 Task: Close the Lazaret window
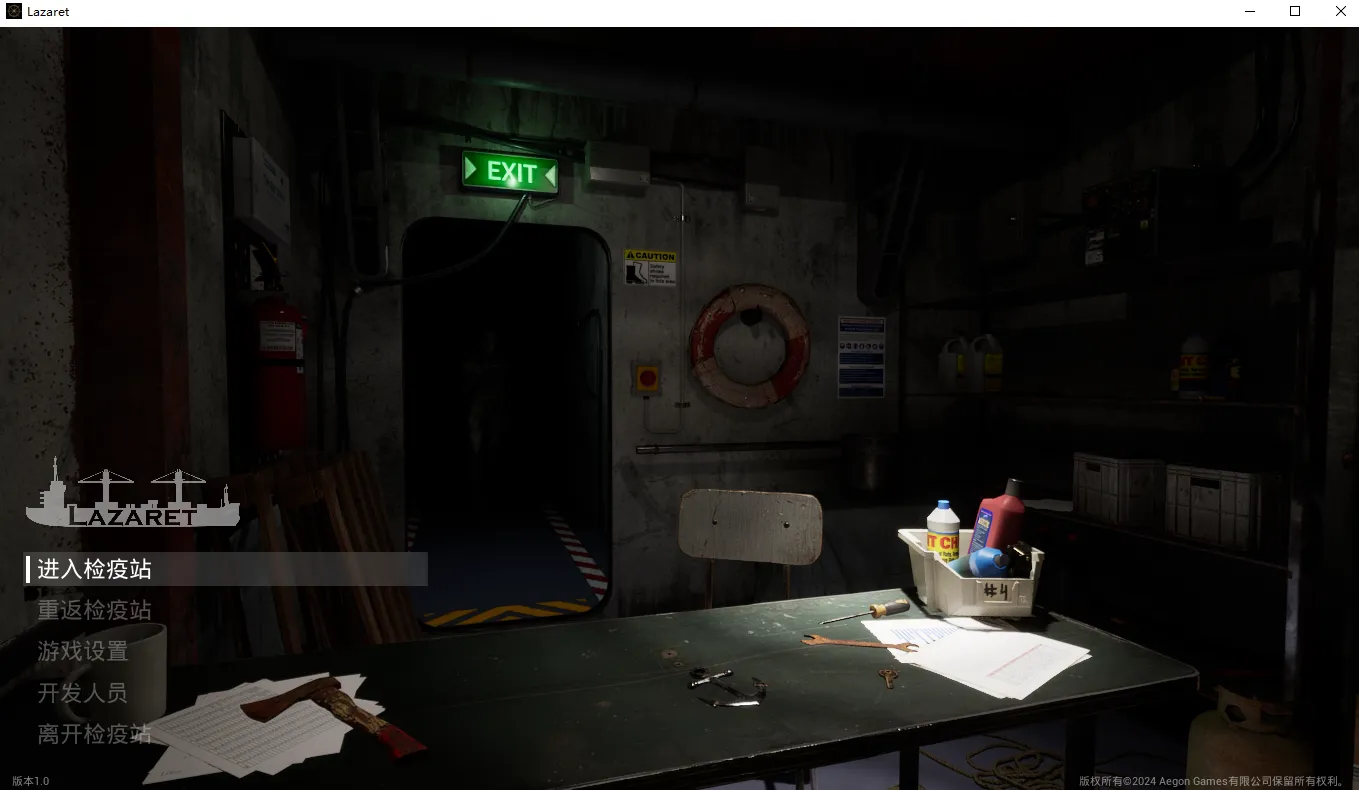[1340, 12]
